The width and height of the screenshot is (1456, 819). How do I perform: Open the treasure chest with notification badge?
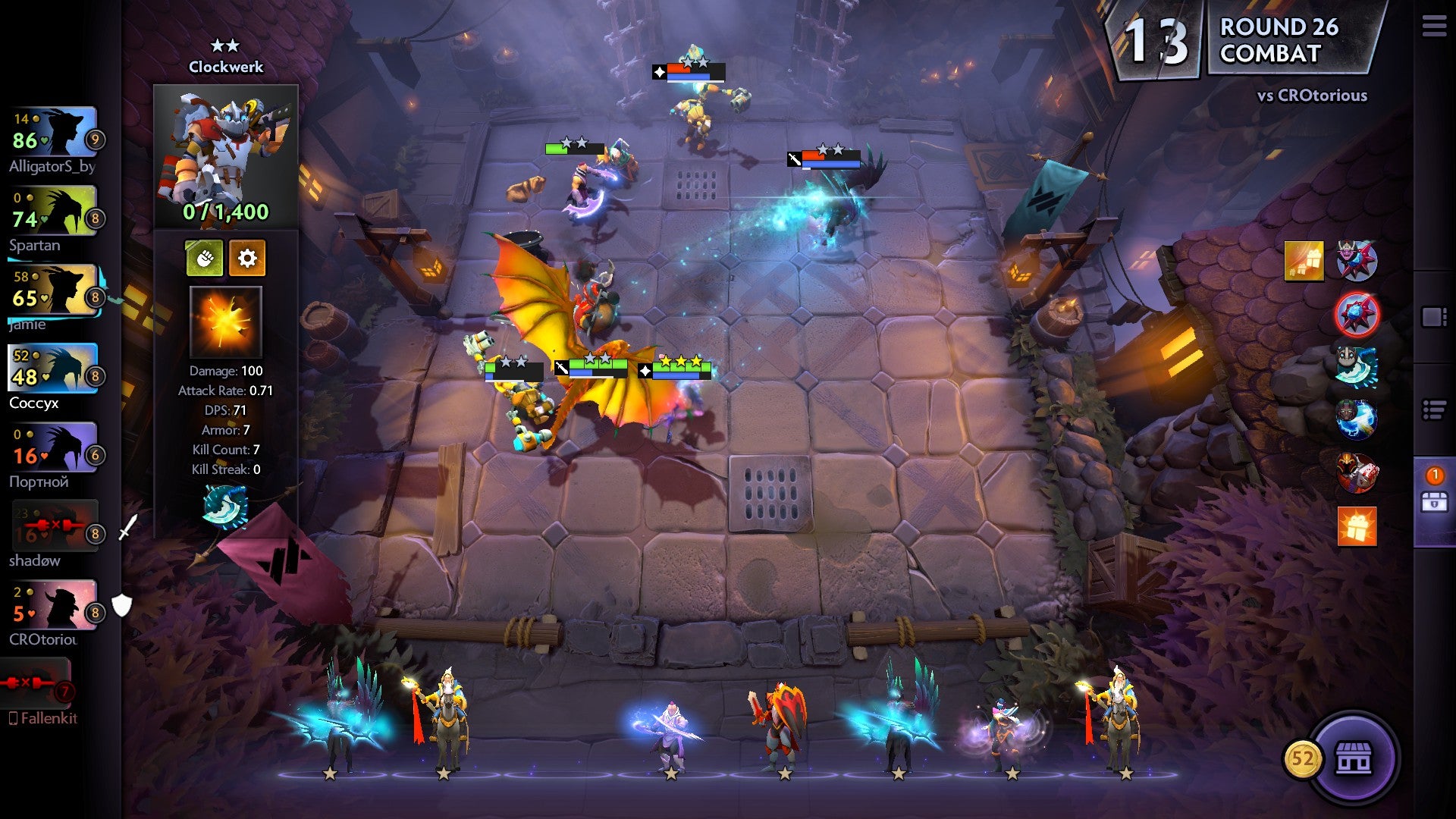tap(1434, 500)
